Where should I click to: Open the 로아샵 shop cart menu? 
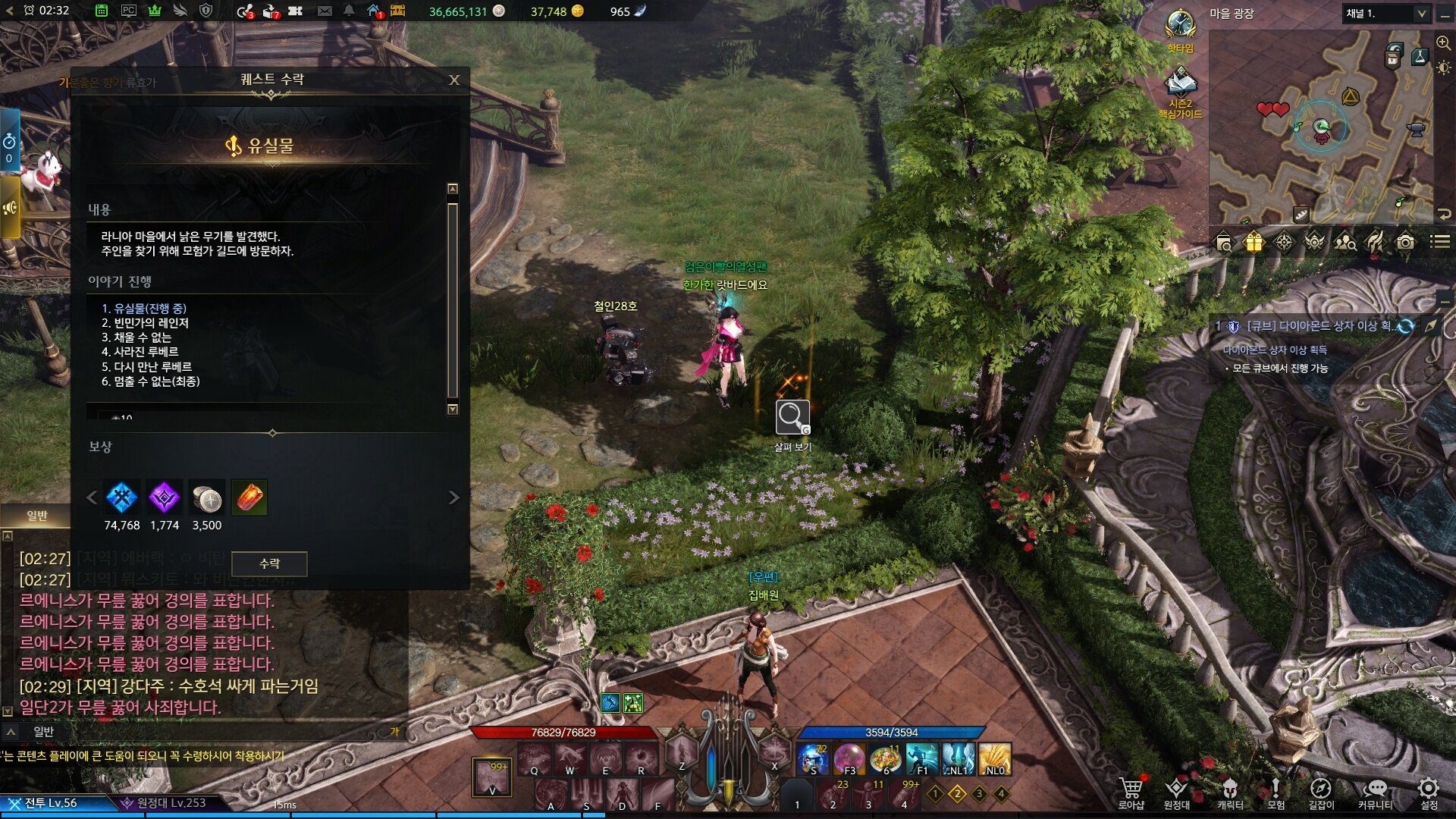point(1131,789)
